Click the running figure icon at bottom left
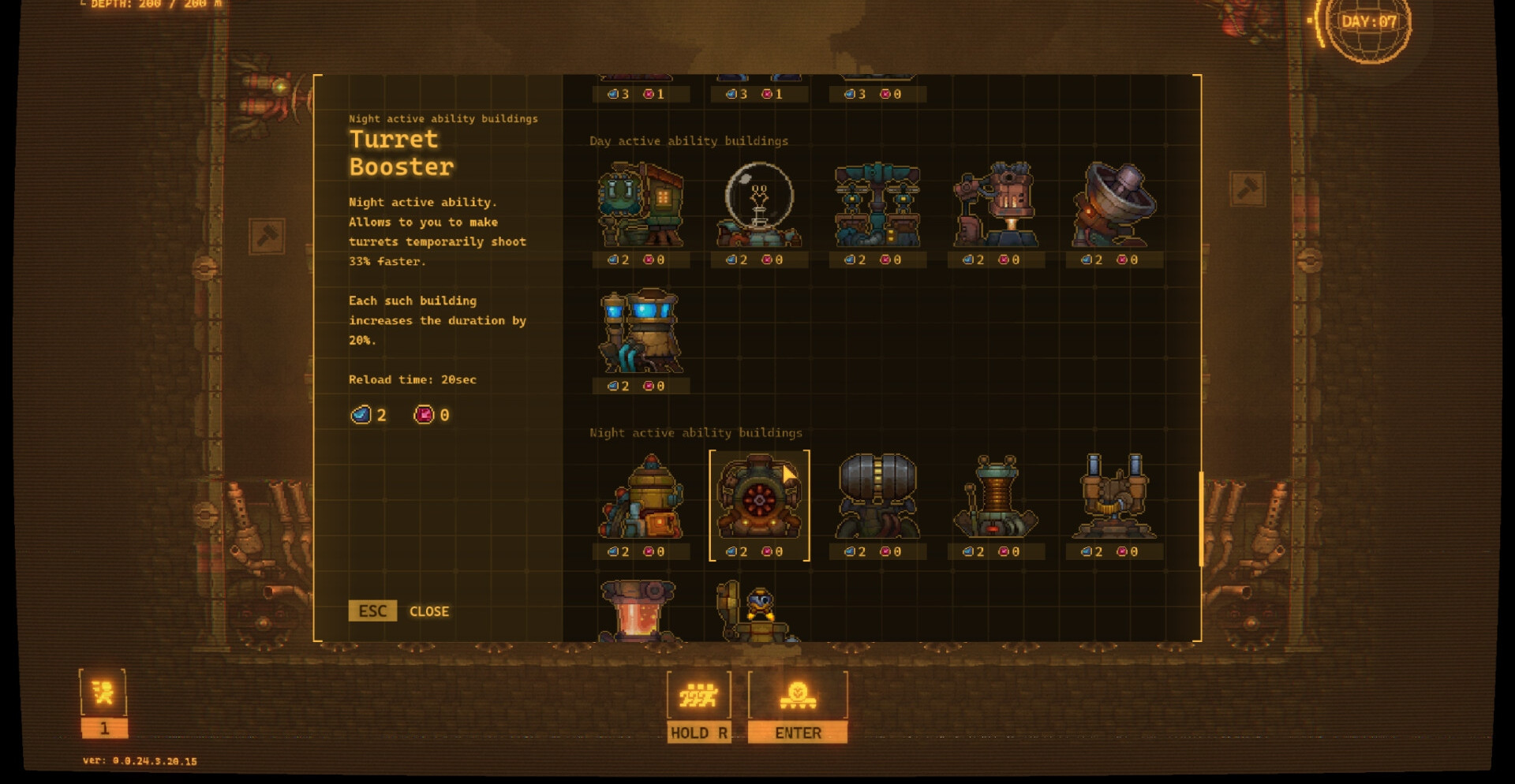Viewport: 1515px width, 784px height. [103, 694]
